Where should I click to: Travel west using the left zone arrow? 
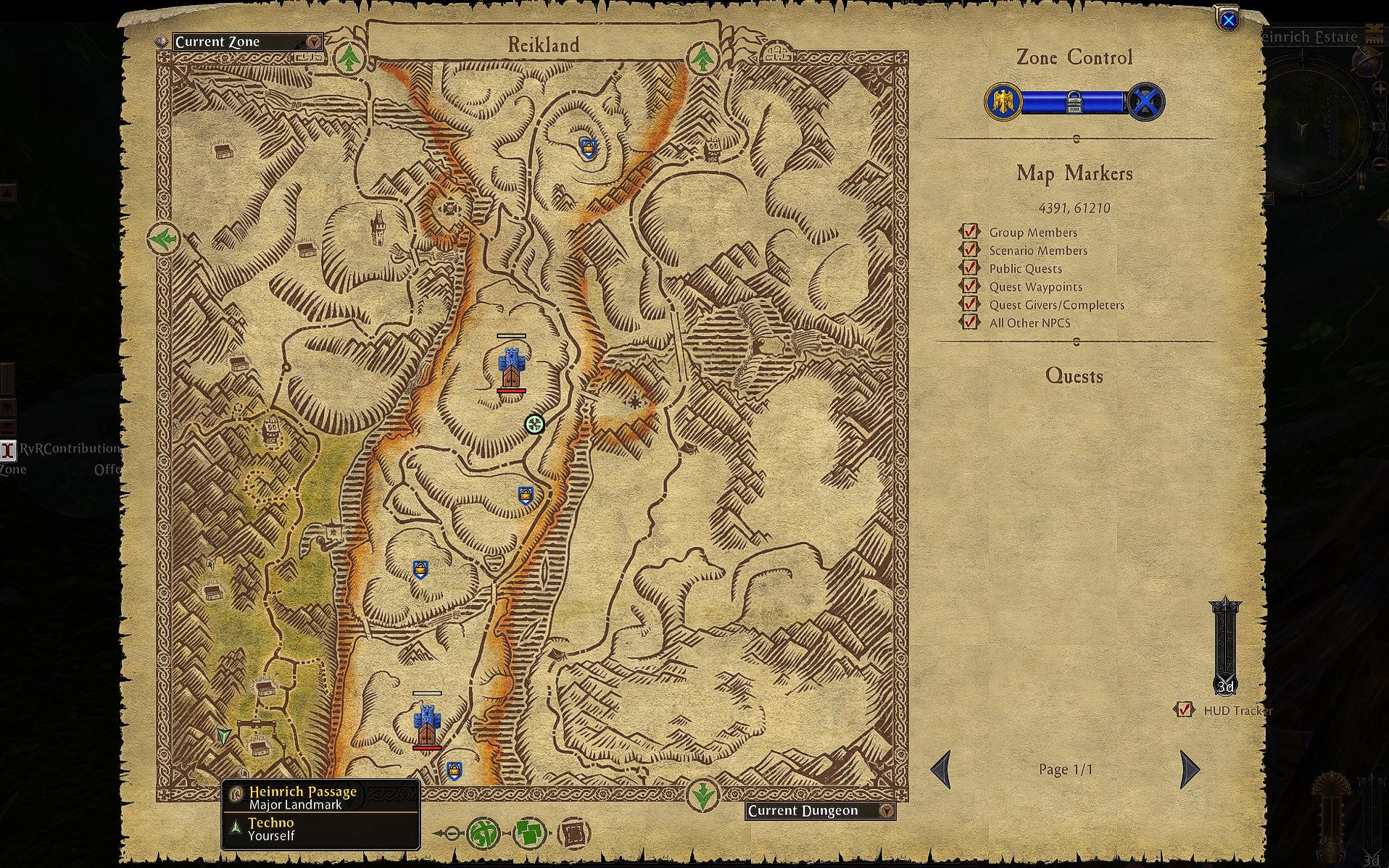pos(163,238)
